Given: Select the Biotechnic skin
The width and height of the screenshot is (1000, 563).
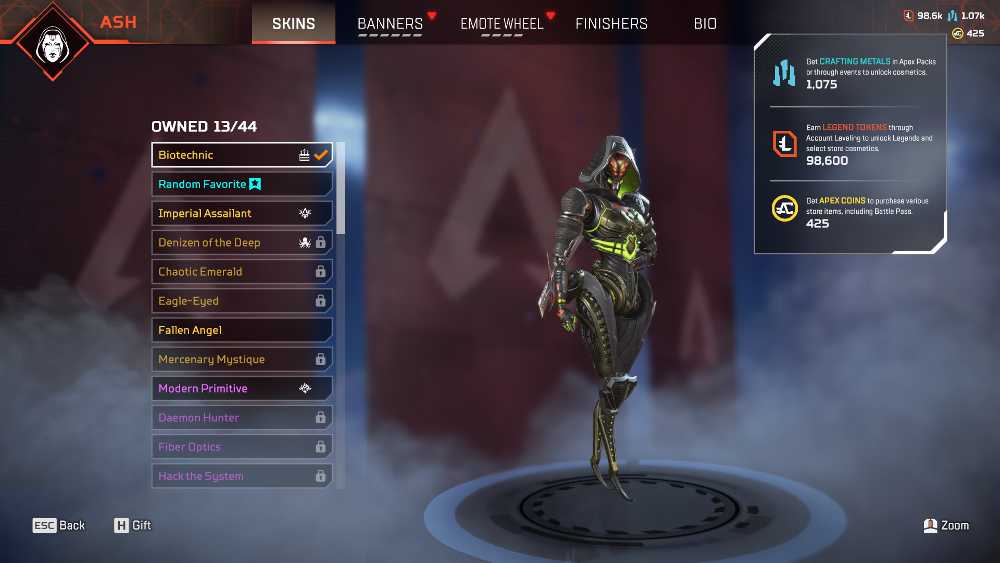Looking at the screenshot, I should [242, 155].
